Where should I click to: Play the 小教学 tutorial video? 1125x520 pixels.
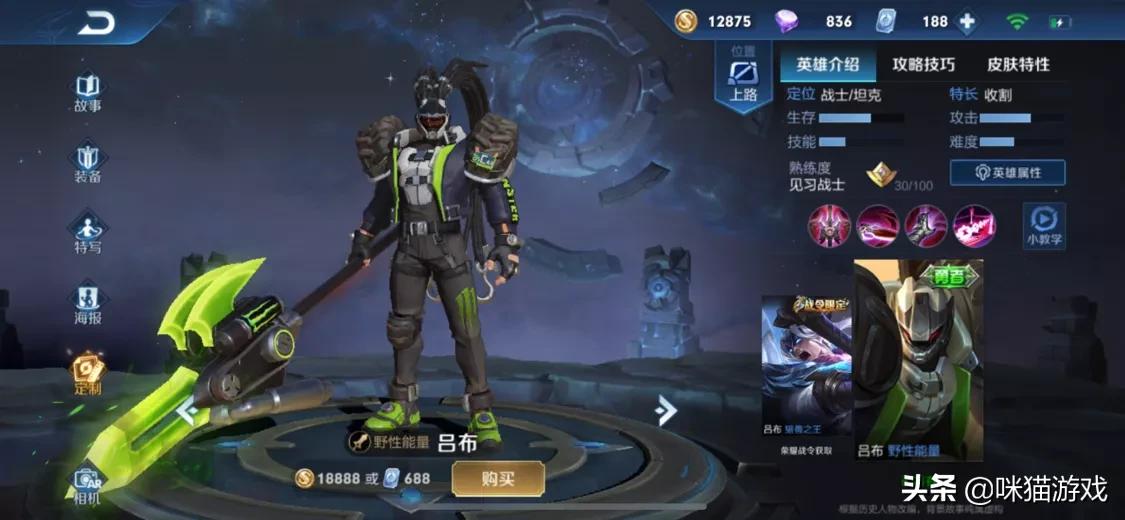1043,225
